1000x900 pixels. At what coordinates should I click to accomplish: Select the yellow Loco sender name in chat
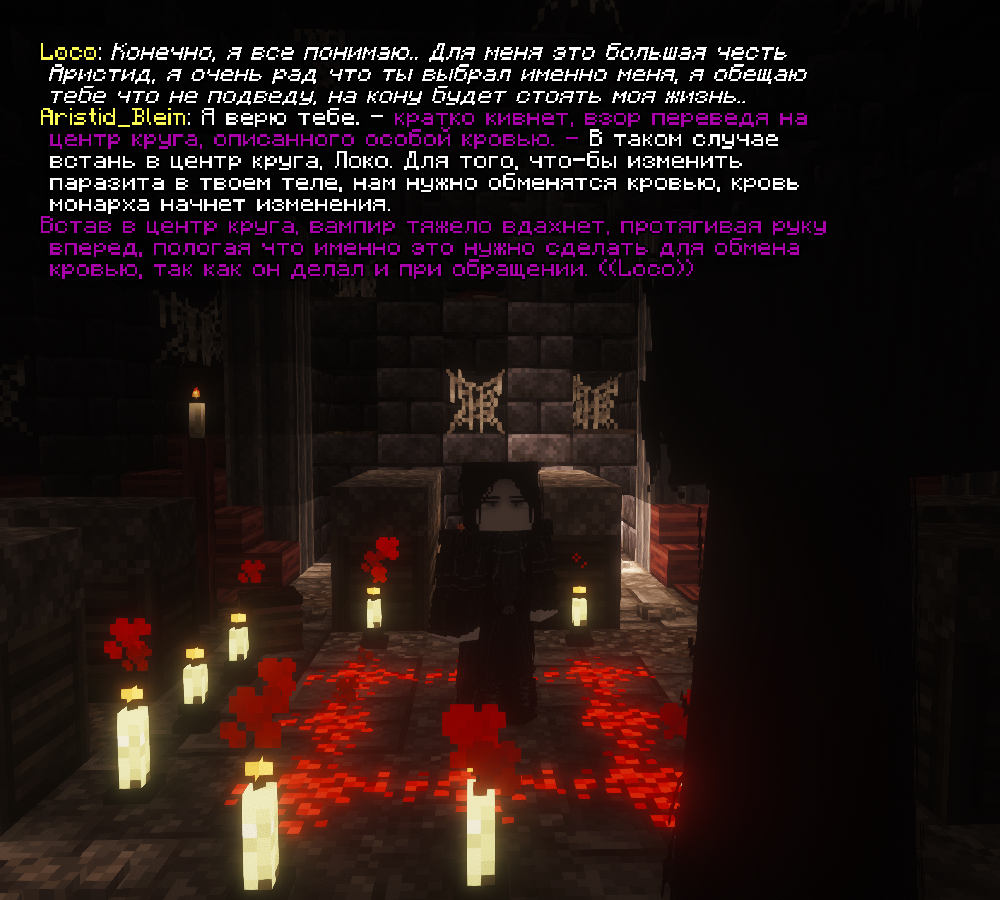tap(70, 51)
